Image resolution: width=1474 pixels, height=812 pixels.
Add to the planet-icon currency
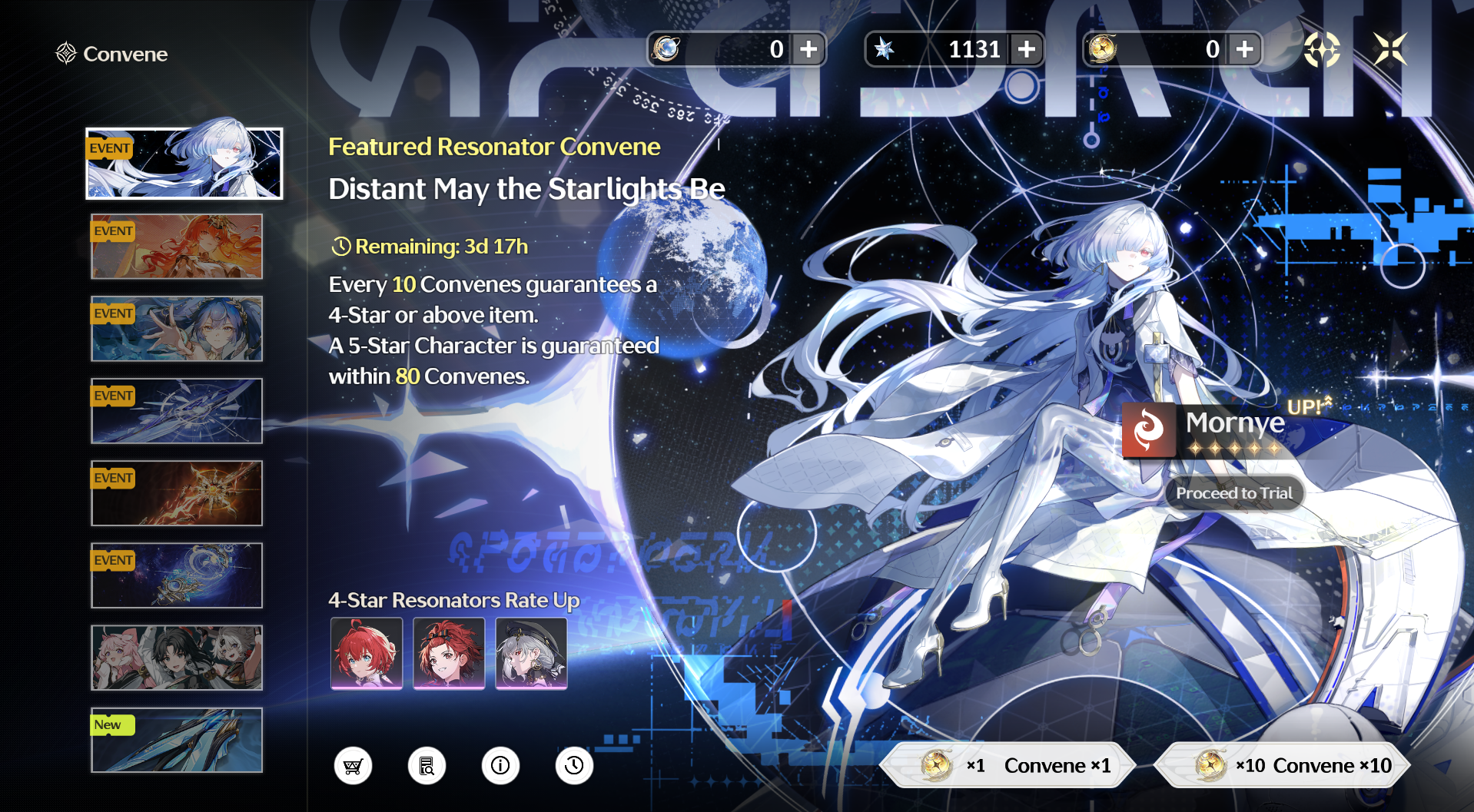pos(808,49)
